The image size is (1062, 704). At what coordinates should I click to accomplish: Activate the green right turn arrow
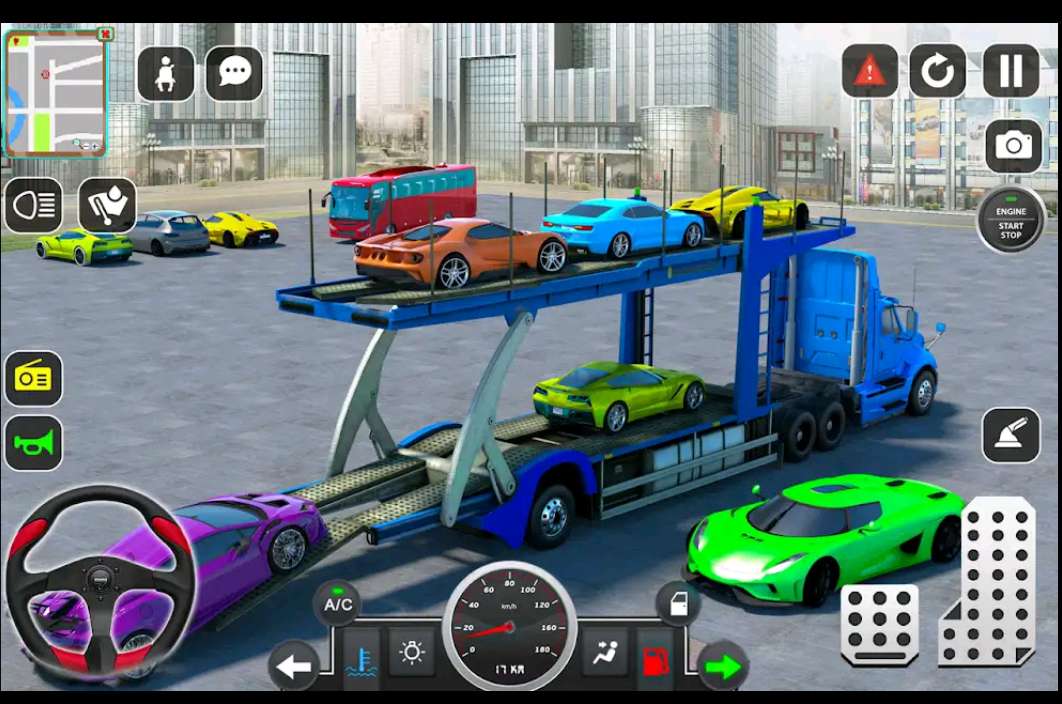click(x=722, y=666)
